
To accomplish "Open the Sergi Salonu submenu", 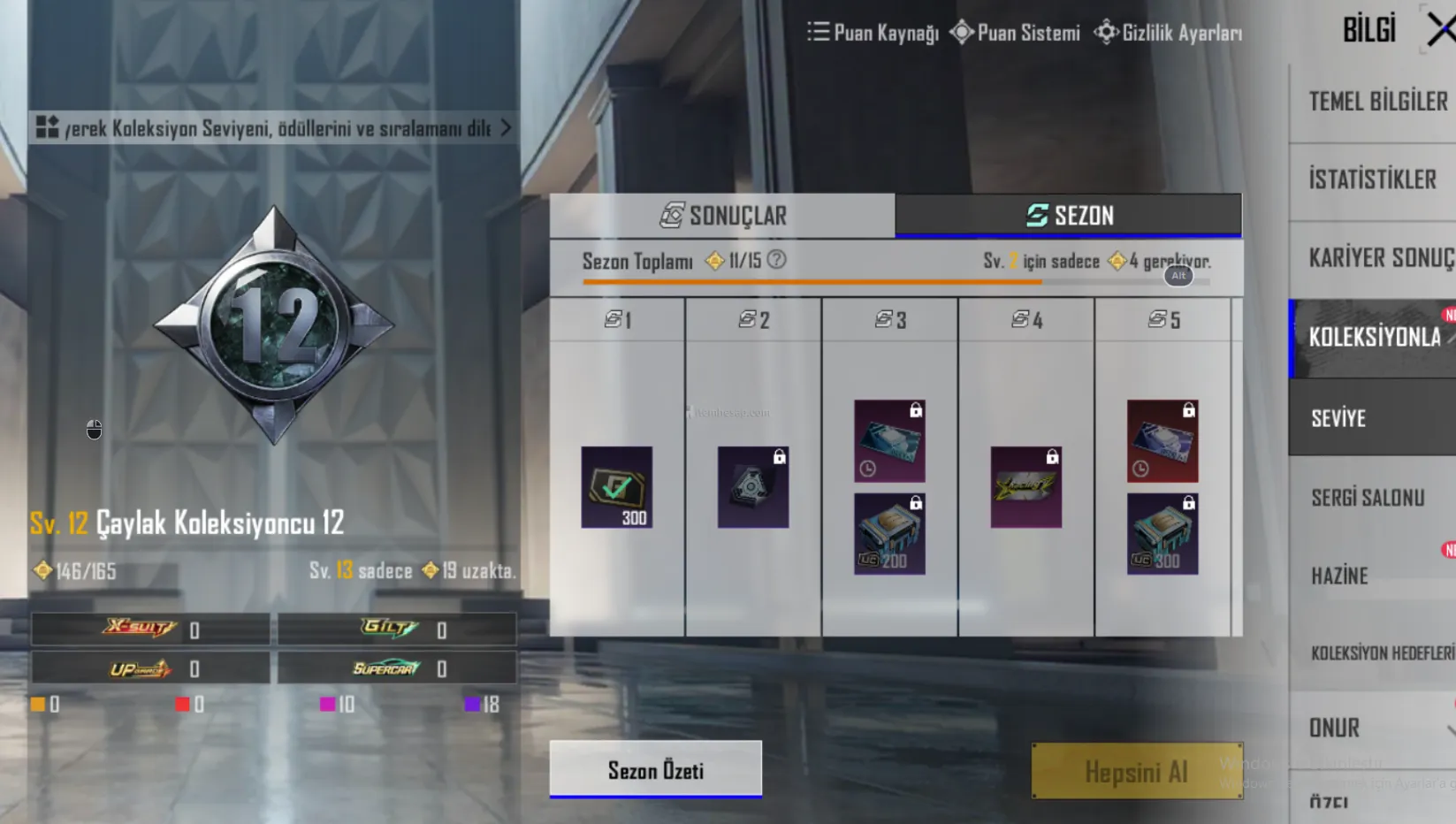I will (x=1367, y=498).
